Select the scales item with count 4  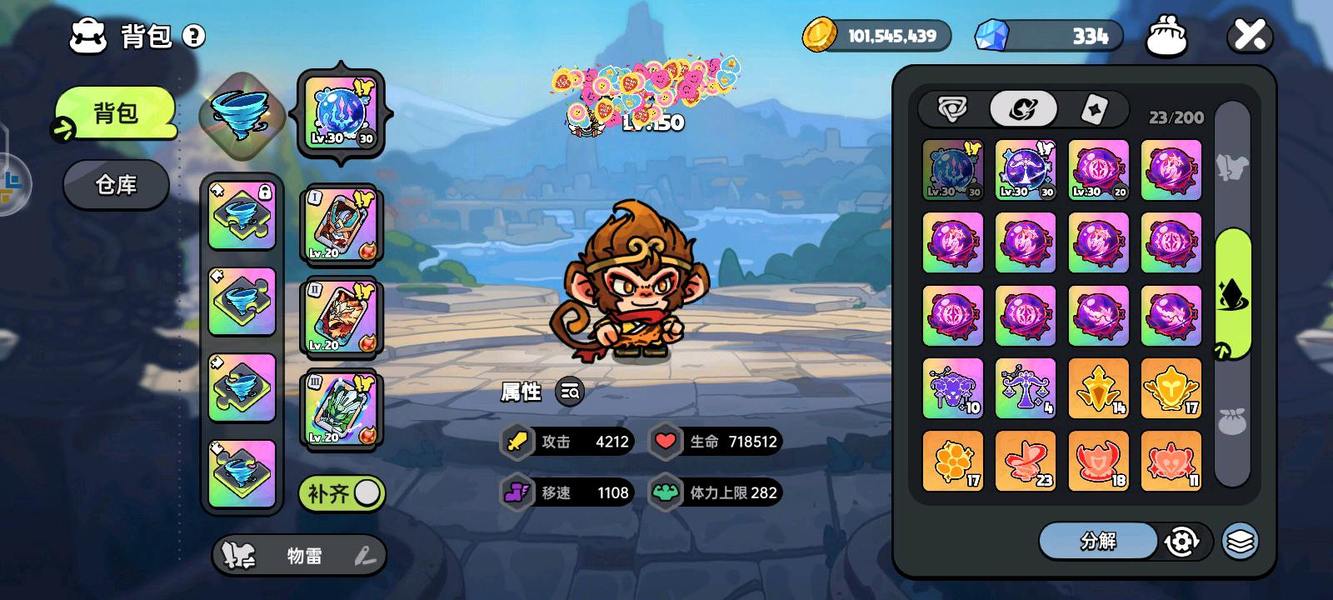(x=1025, y=388)
